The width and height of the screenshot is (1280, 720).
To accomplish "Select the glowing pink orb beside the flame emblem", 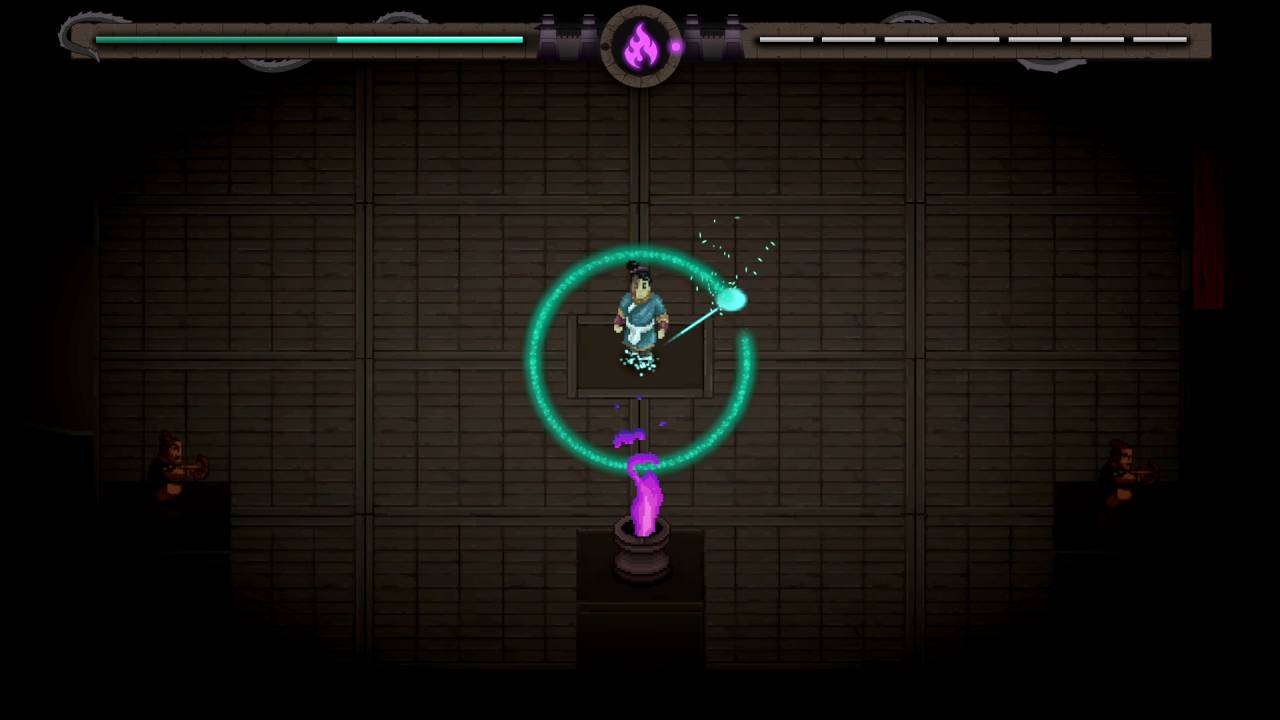I will (x=677, y=45).
